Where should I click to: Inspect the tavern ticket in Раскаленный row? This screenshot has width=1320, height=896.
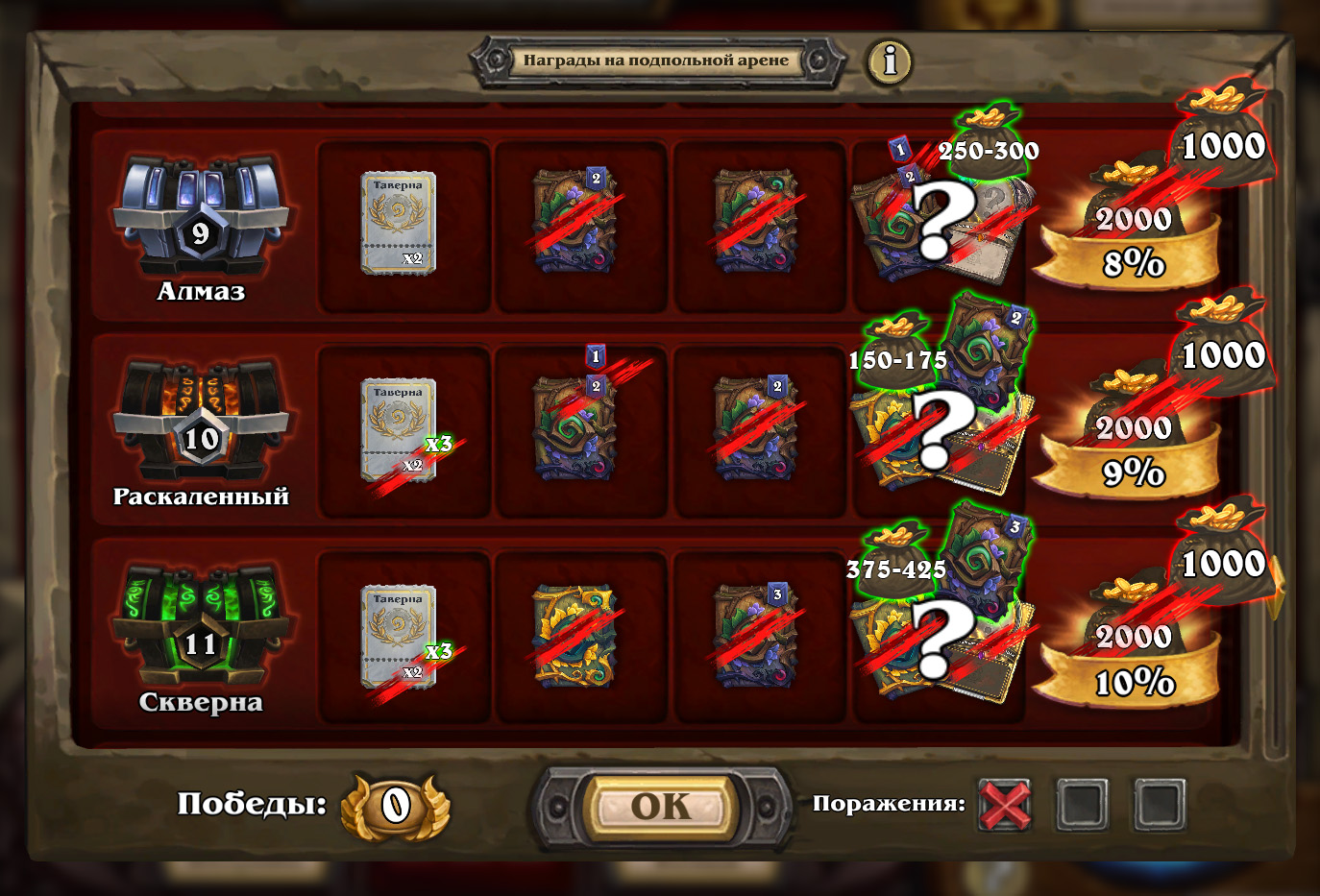pos(399,430)
